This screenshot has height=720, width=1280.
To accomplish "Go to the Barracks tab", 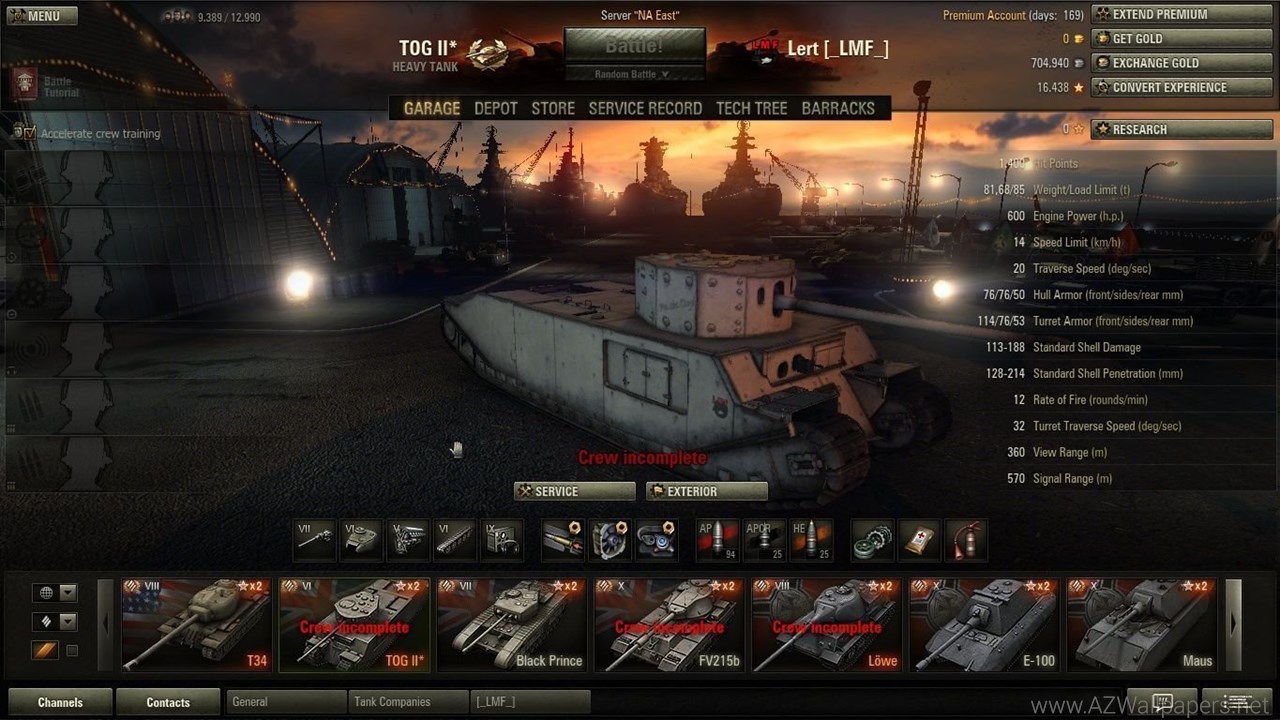I will (x=838, y=108).
